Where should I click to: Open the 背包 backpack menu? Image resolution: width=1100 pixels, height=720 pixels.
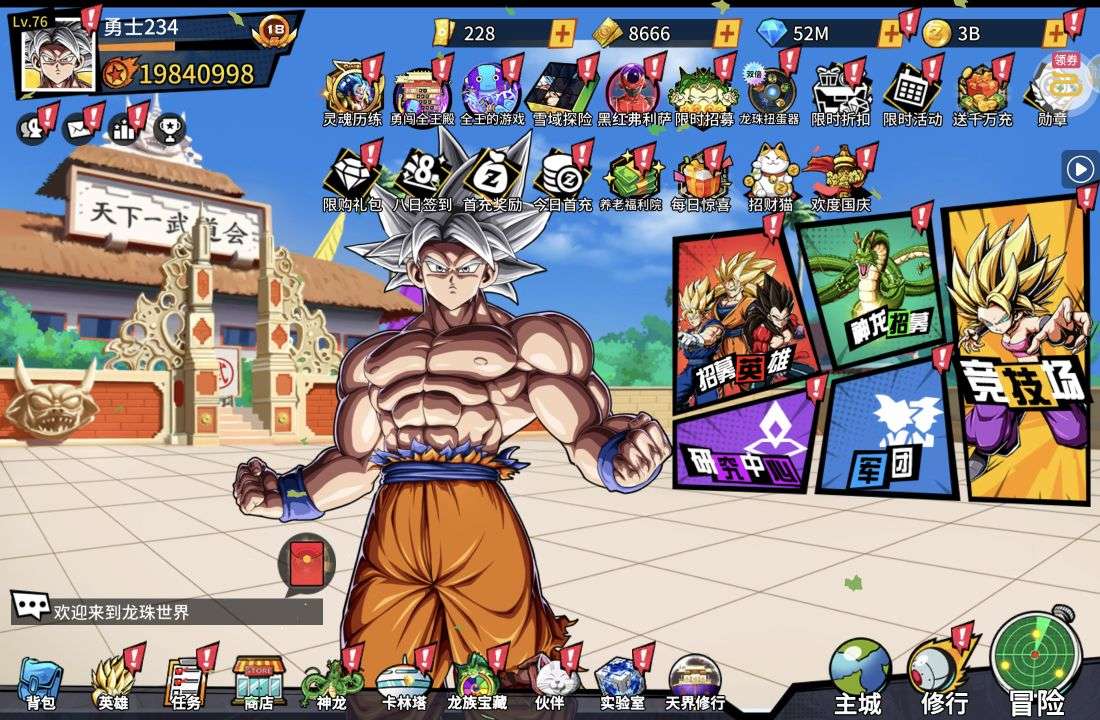click(40, 683)
